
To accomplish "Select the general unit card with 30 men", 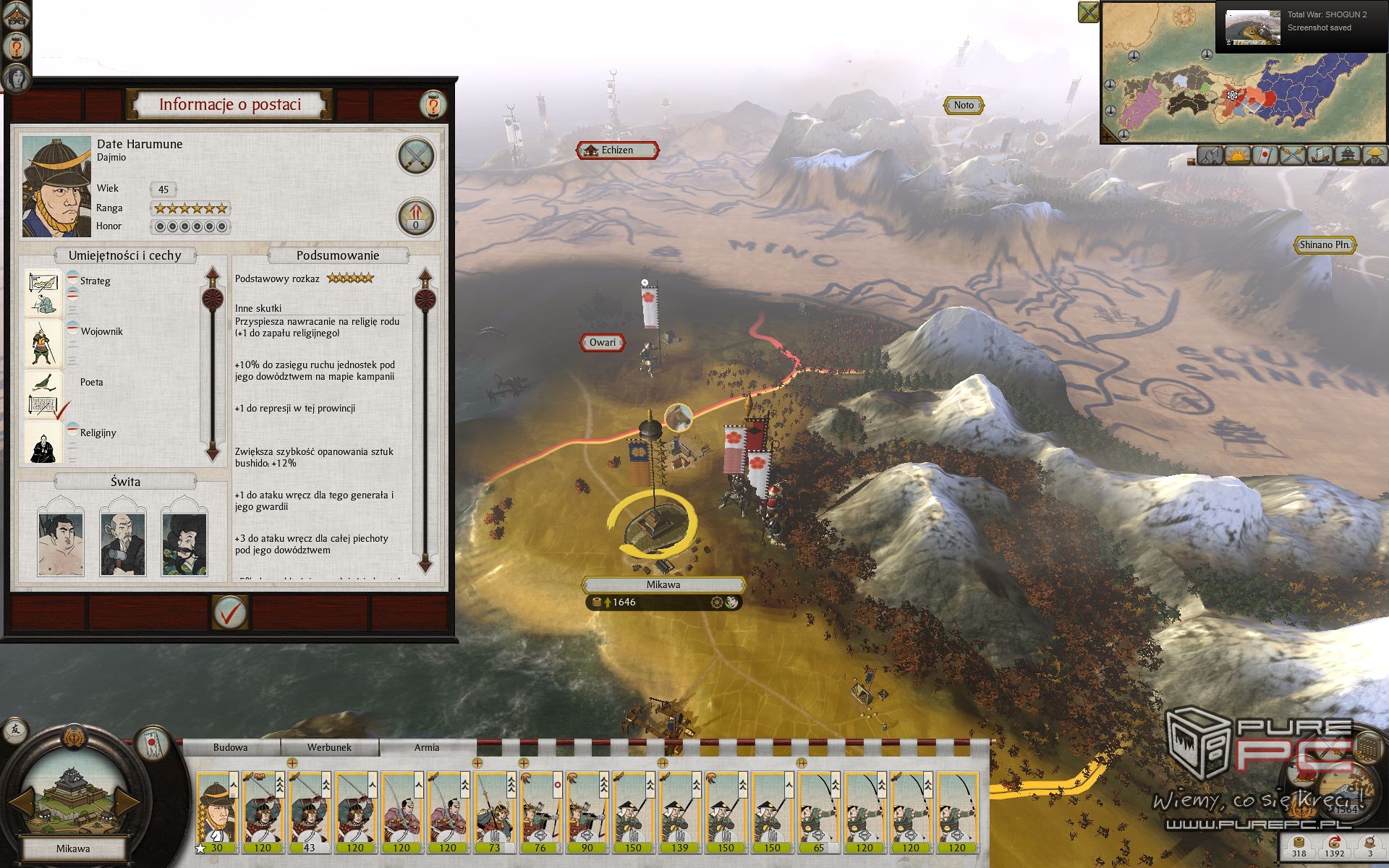I will 216,813.
